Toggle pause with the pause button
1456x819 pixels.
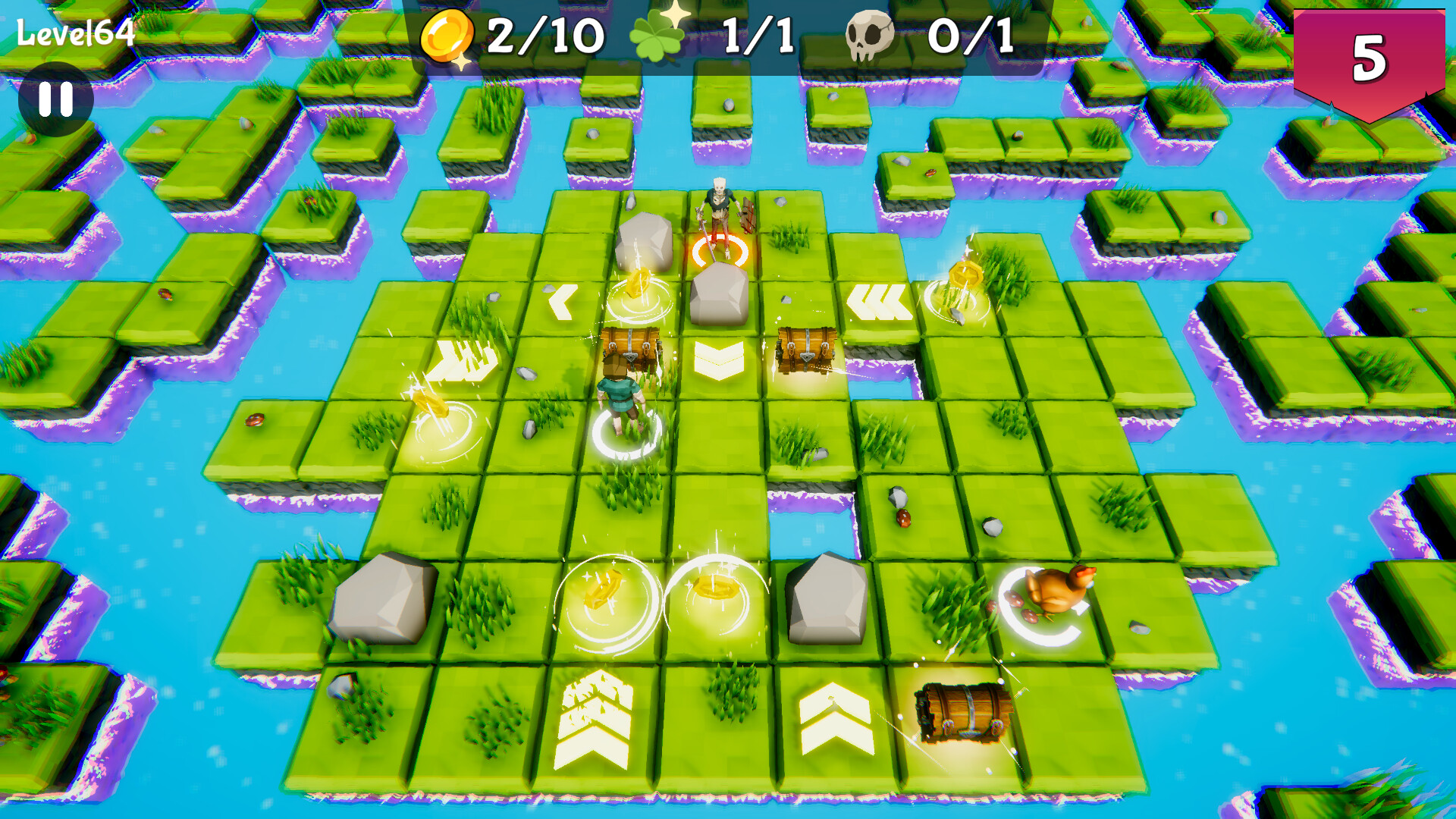pos(57,99)
